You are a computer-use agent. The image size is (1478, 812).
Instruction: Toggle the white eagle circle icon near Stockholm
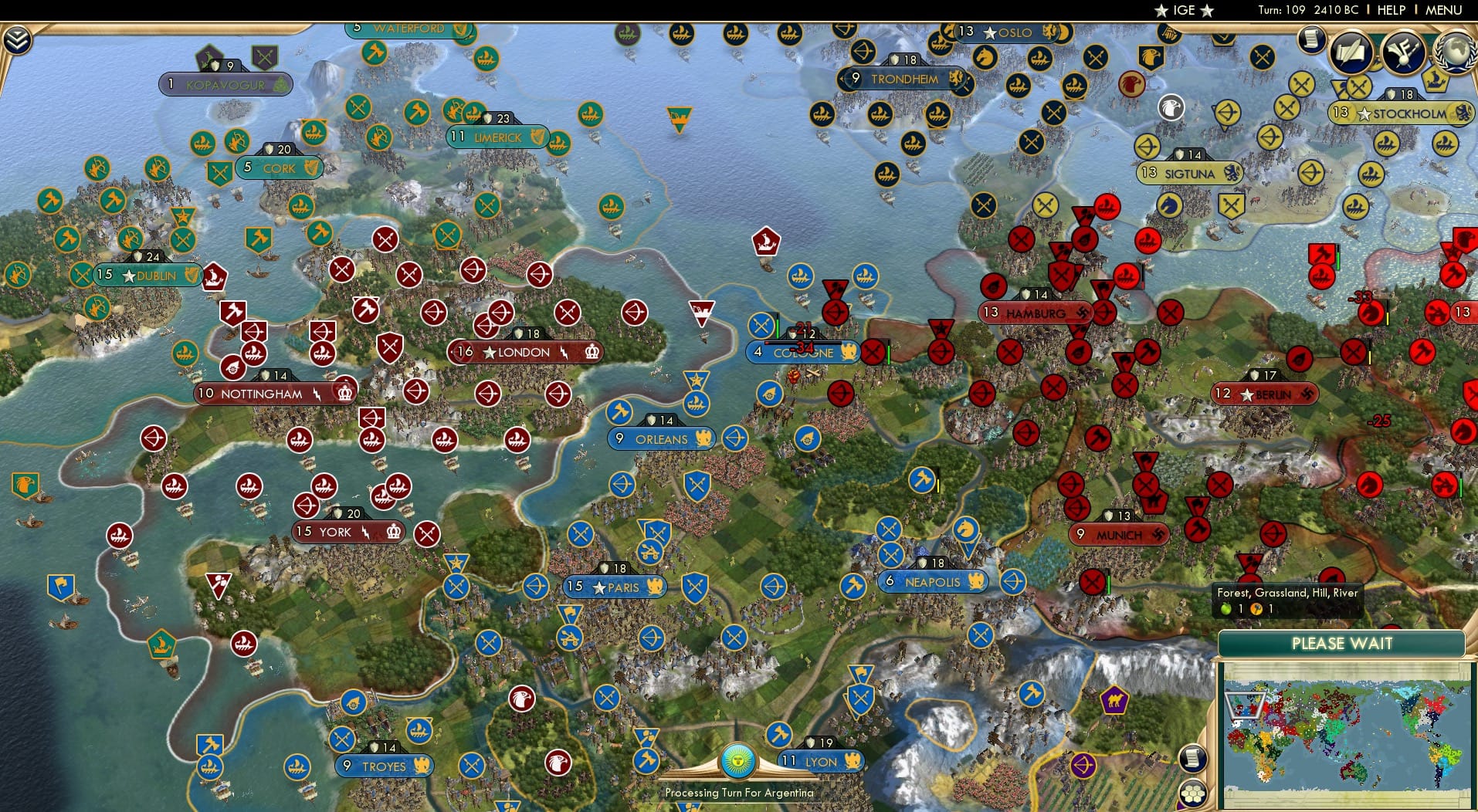pos(1171,107)
